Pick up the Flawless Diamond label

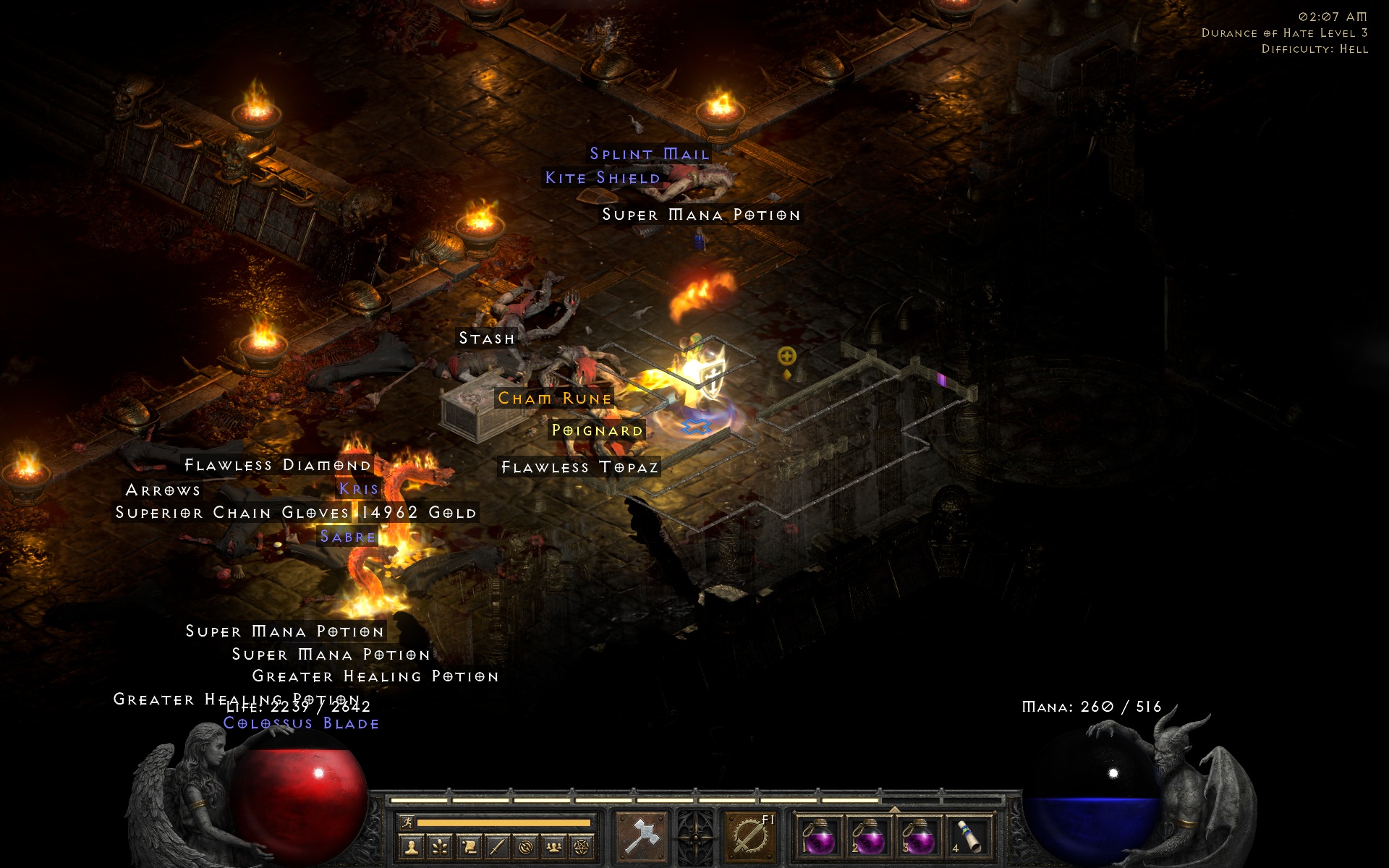278,465
